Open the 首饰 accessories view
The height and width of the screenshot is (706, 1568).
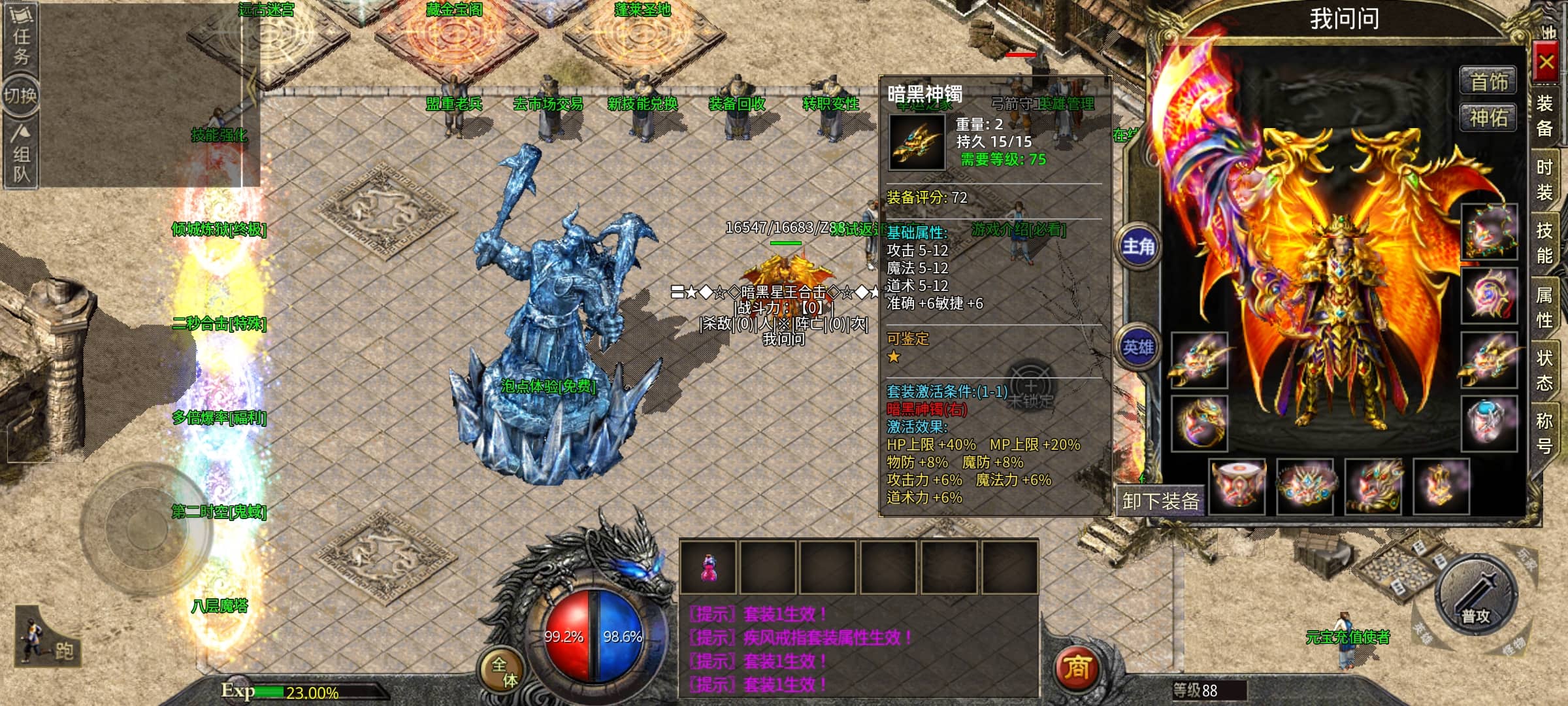click(1488, 82)
